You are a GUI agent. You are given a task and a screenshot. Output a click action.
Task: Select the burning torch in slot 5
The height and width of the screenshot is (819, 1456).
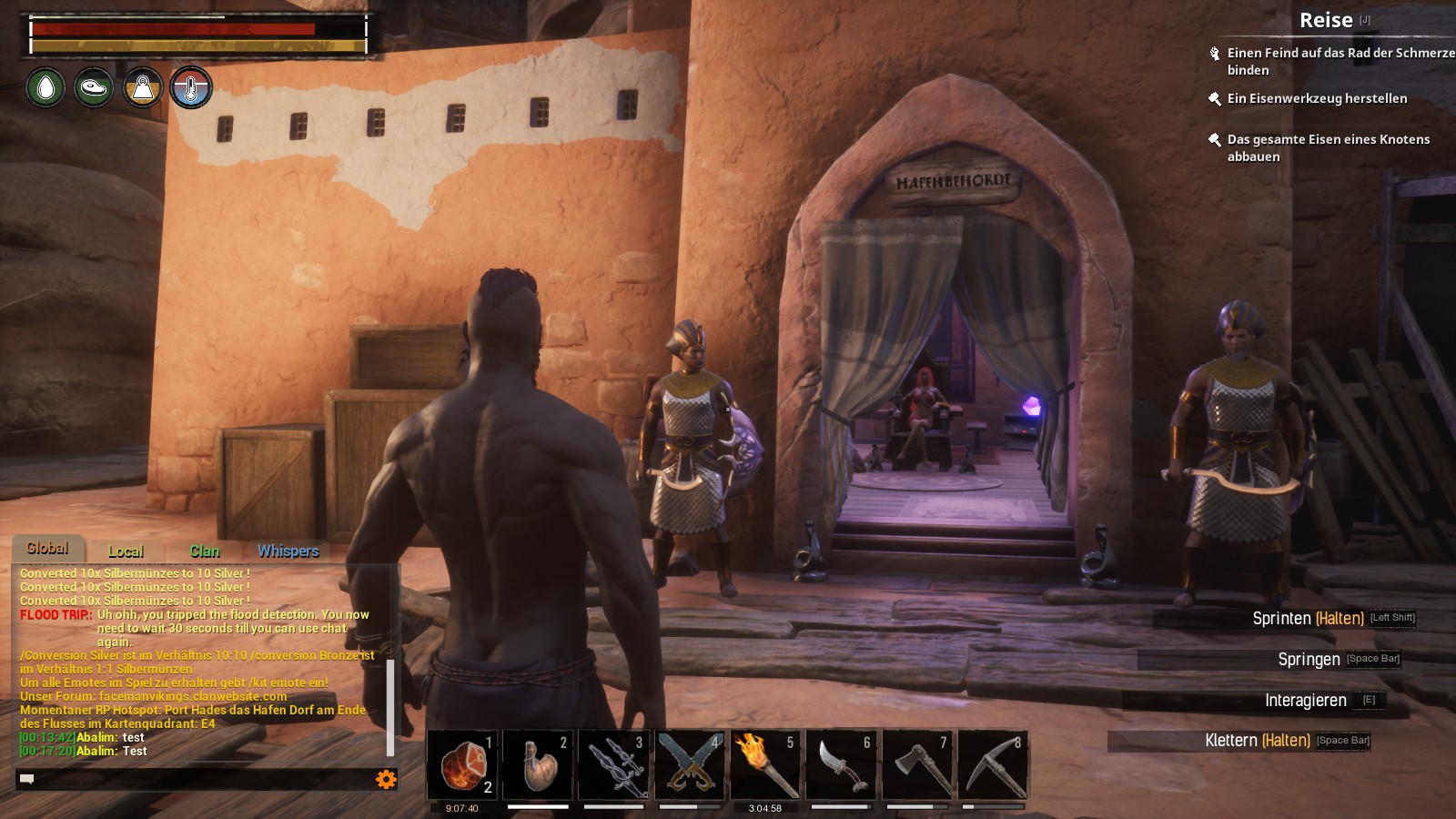tap(765, 766)
